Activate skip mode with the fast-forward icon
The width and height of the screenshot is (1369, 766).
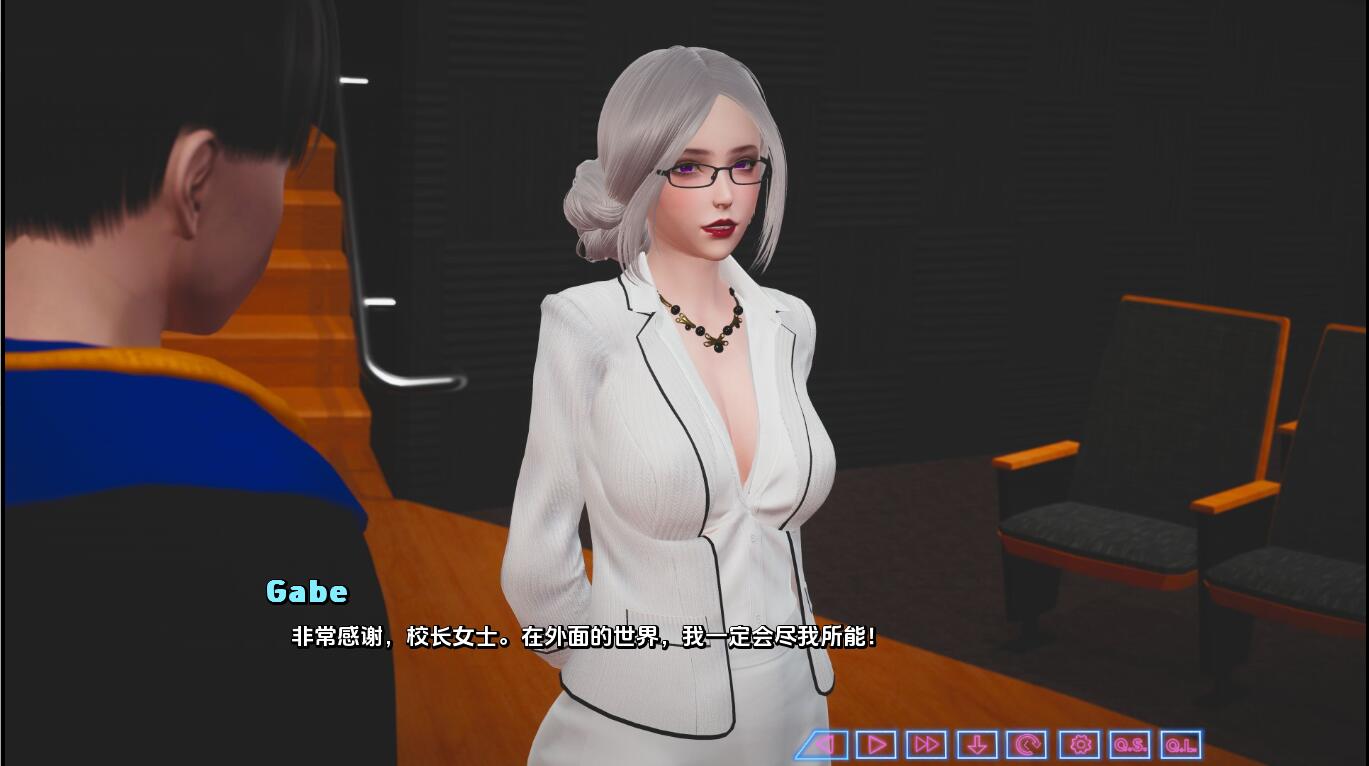(x=925, y=744)
